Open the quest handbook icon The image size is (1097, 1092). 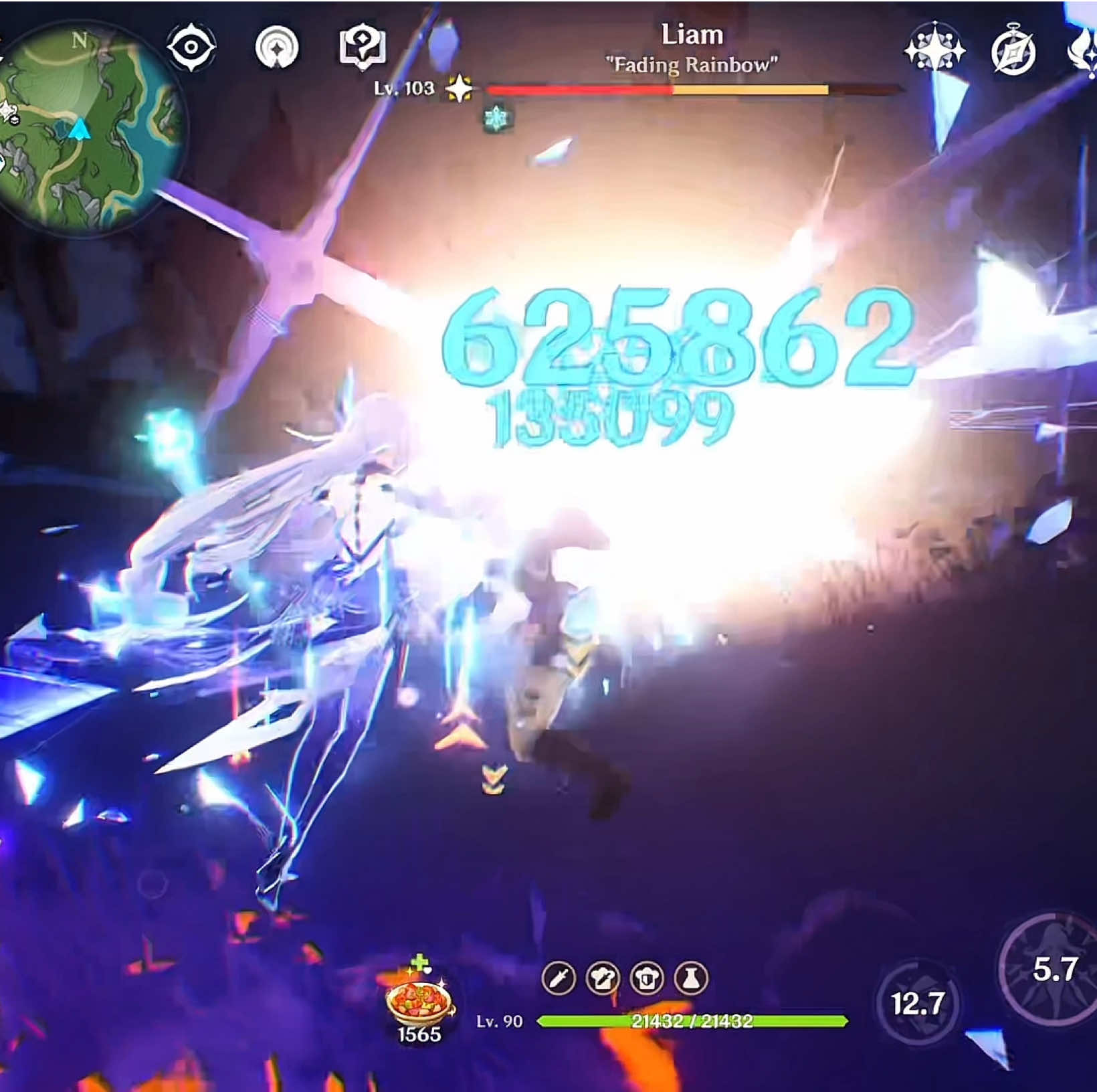(x=361, y=47)
